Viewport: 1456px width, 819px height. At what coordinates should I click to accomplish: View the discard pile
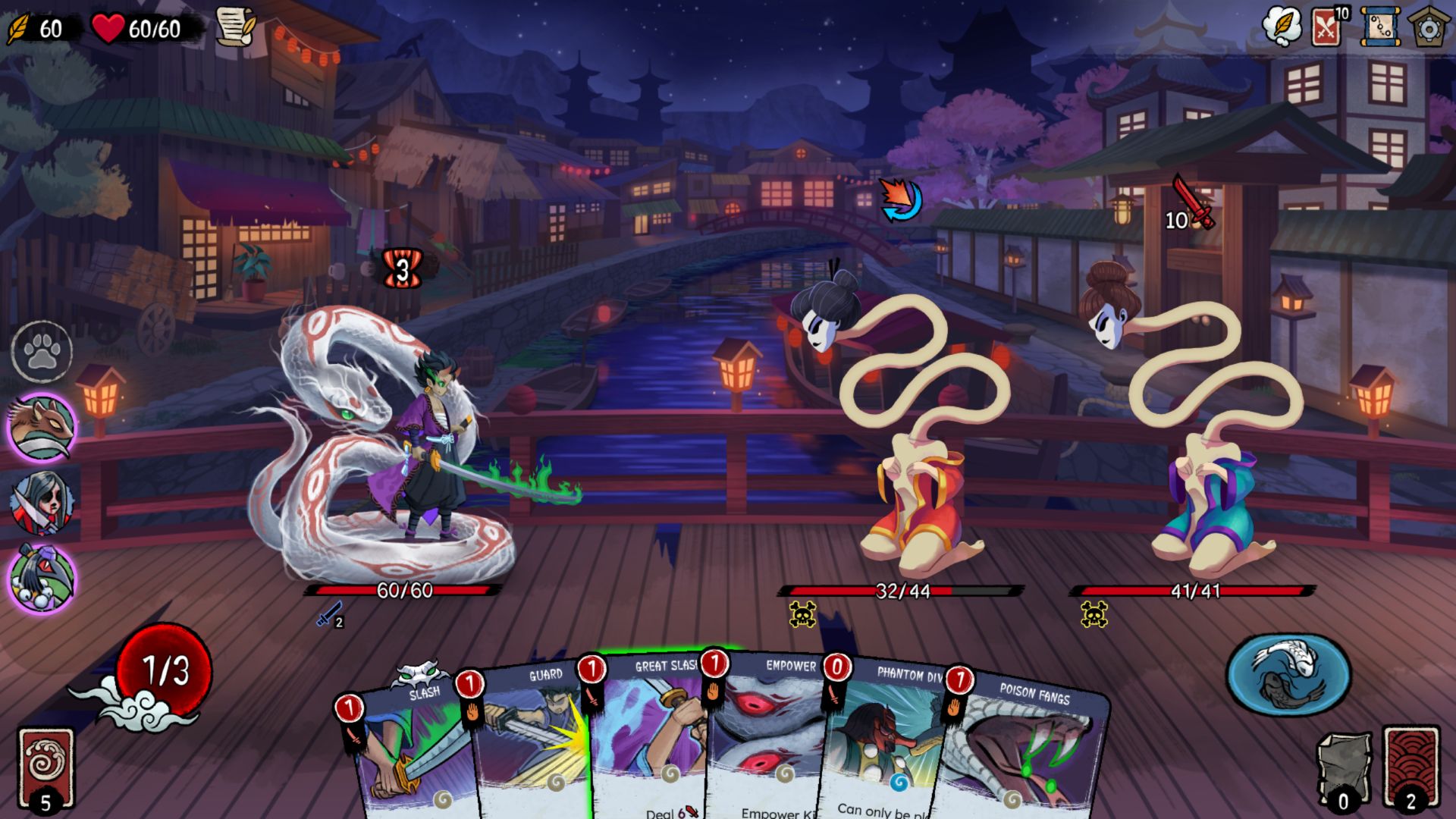coord(1410,767)
